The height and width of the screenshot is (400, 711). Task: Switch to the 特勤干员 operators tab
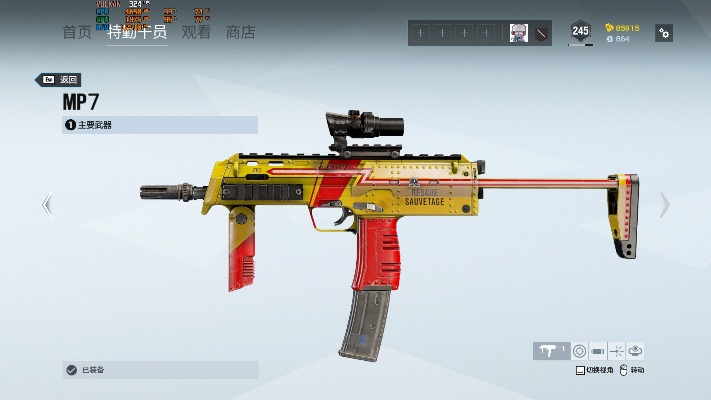(x=137, y=32)
